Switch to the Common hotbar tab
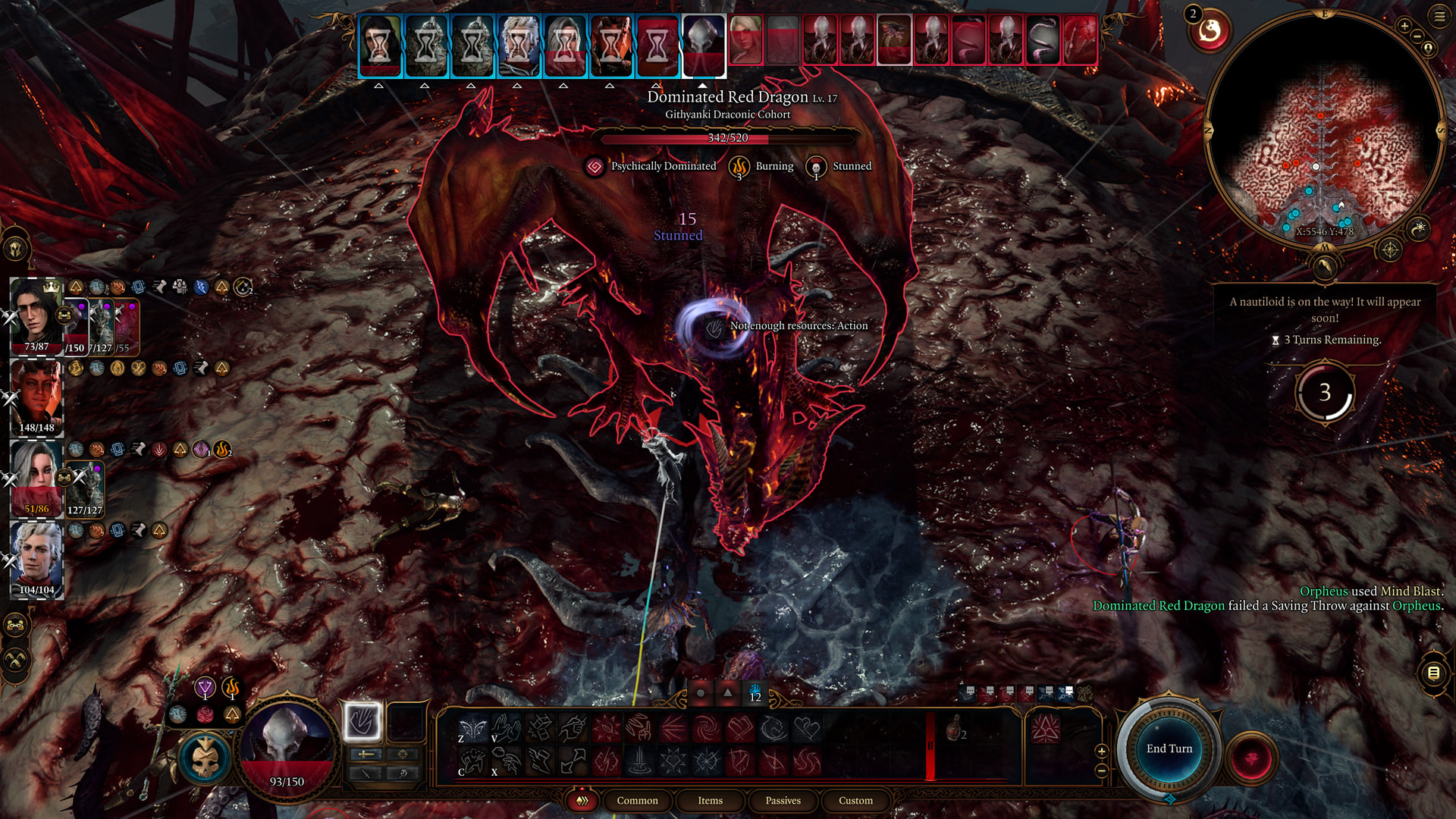 pos(637,800)
